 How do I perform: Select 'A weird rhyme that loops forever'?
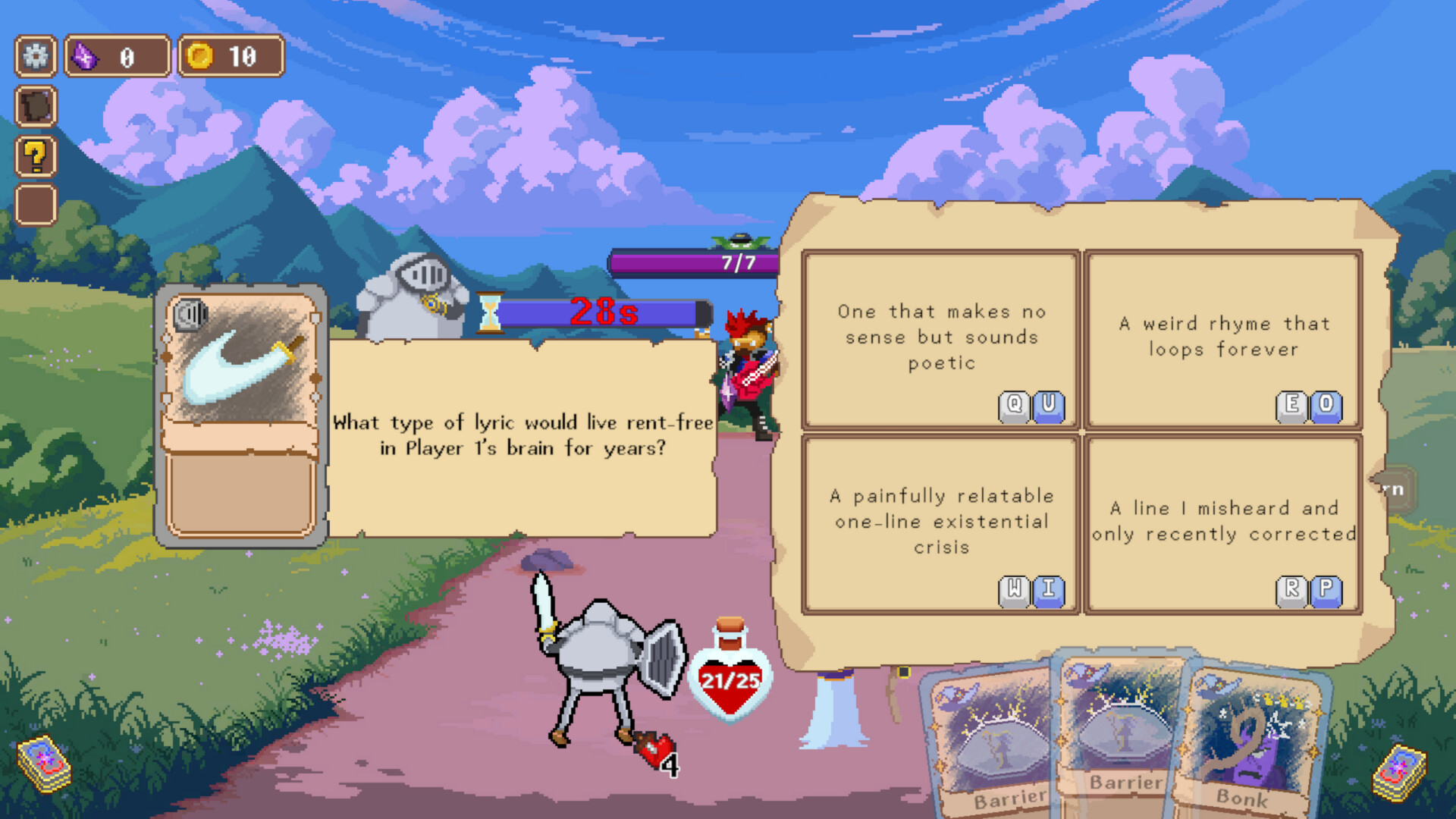(1223, 337)
